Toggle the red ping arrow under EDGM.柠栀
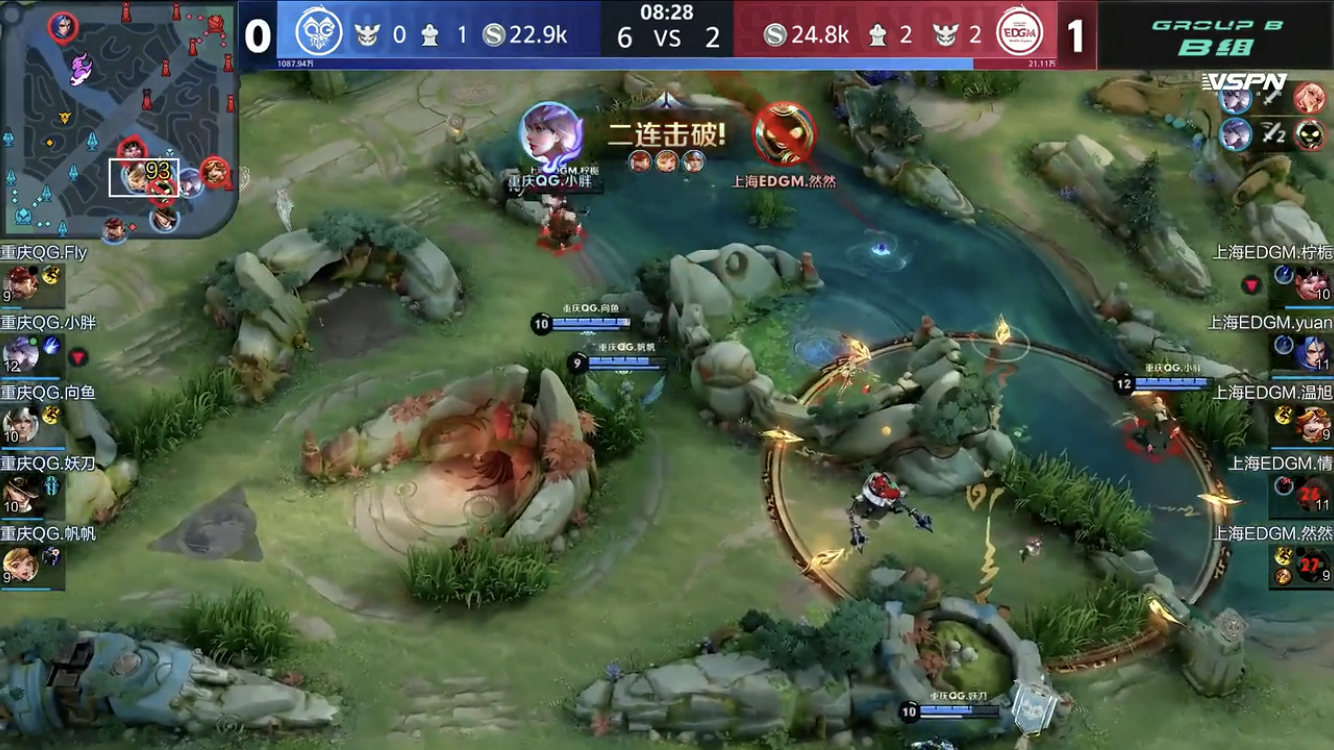This screenshot has height=750, width=1334. [1250, 285]
